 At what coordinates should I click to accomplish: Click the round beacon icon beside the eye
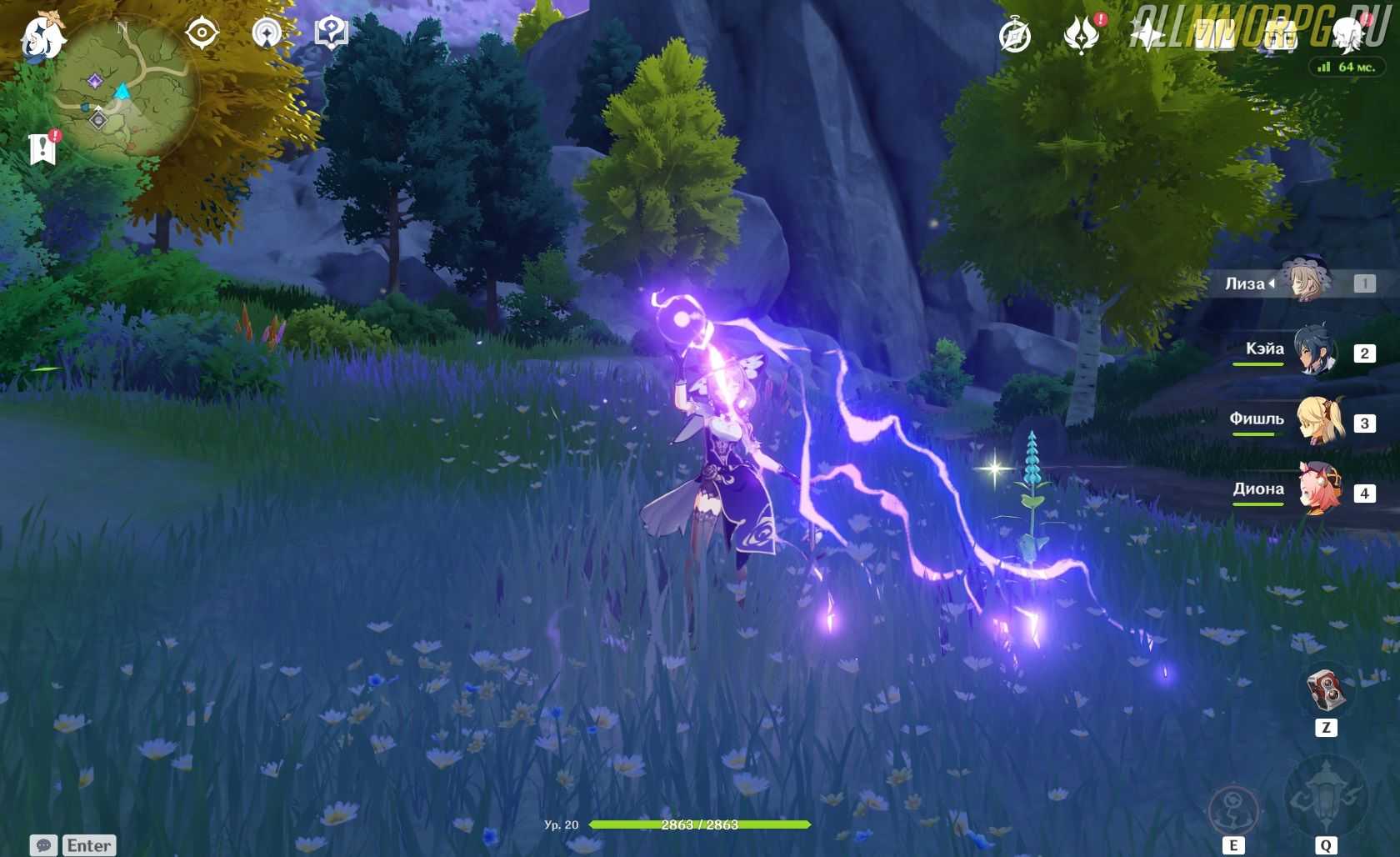267,33
